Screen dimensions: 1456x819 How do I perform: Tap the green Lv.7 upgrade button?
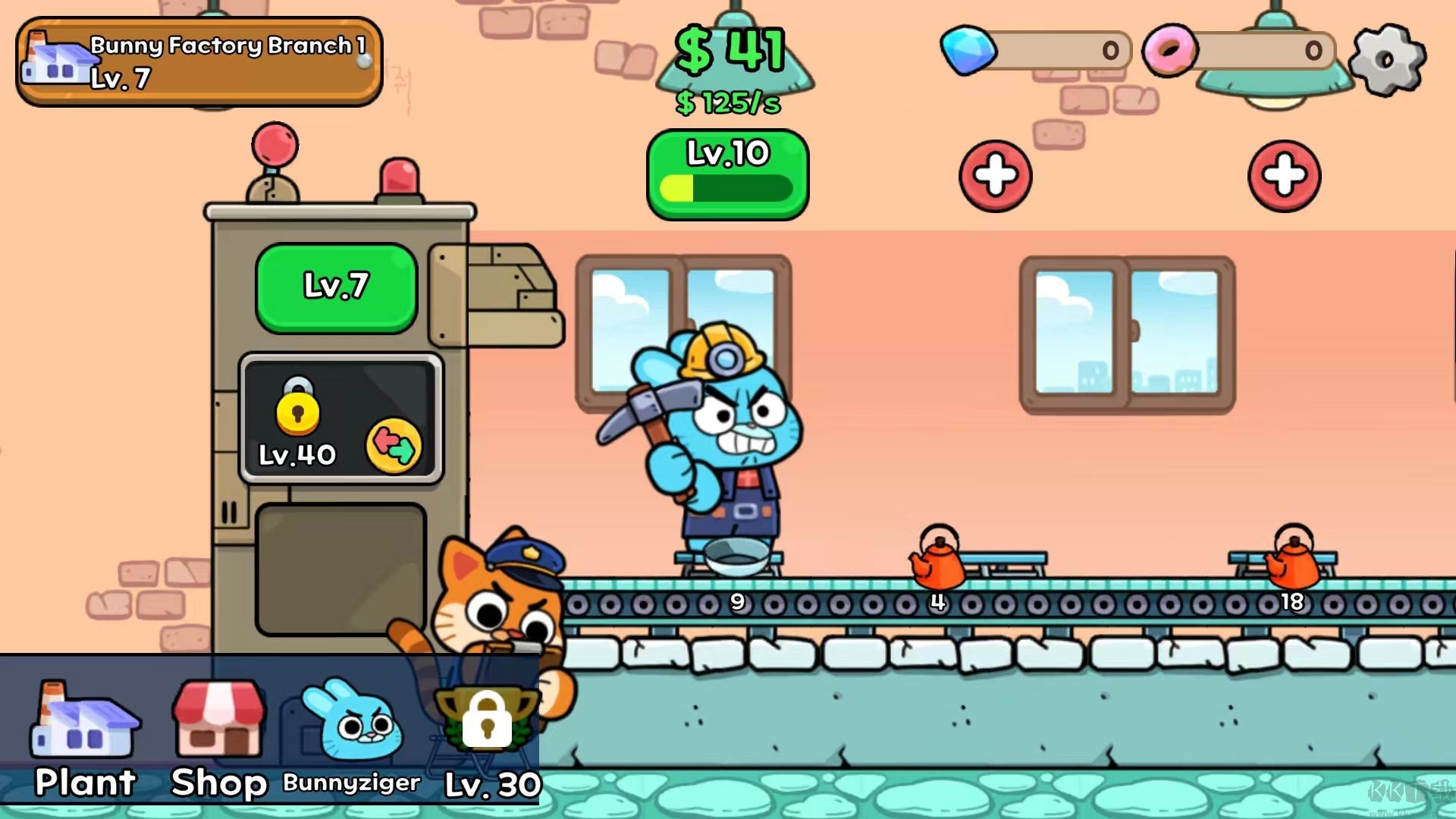pyautogui.click(x=336, y=286)
